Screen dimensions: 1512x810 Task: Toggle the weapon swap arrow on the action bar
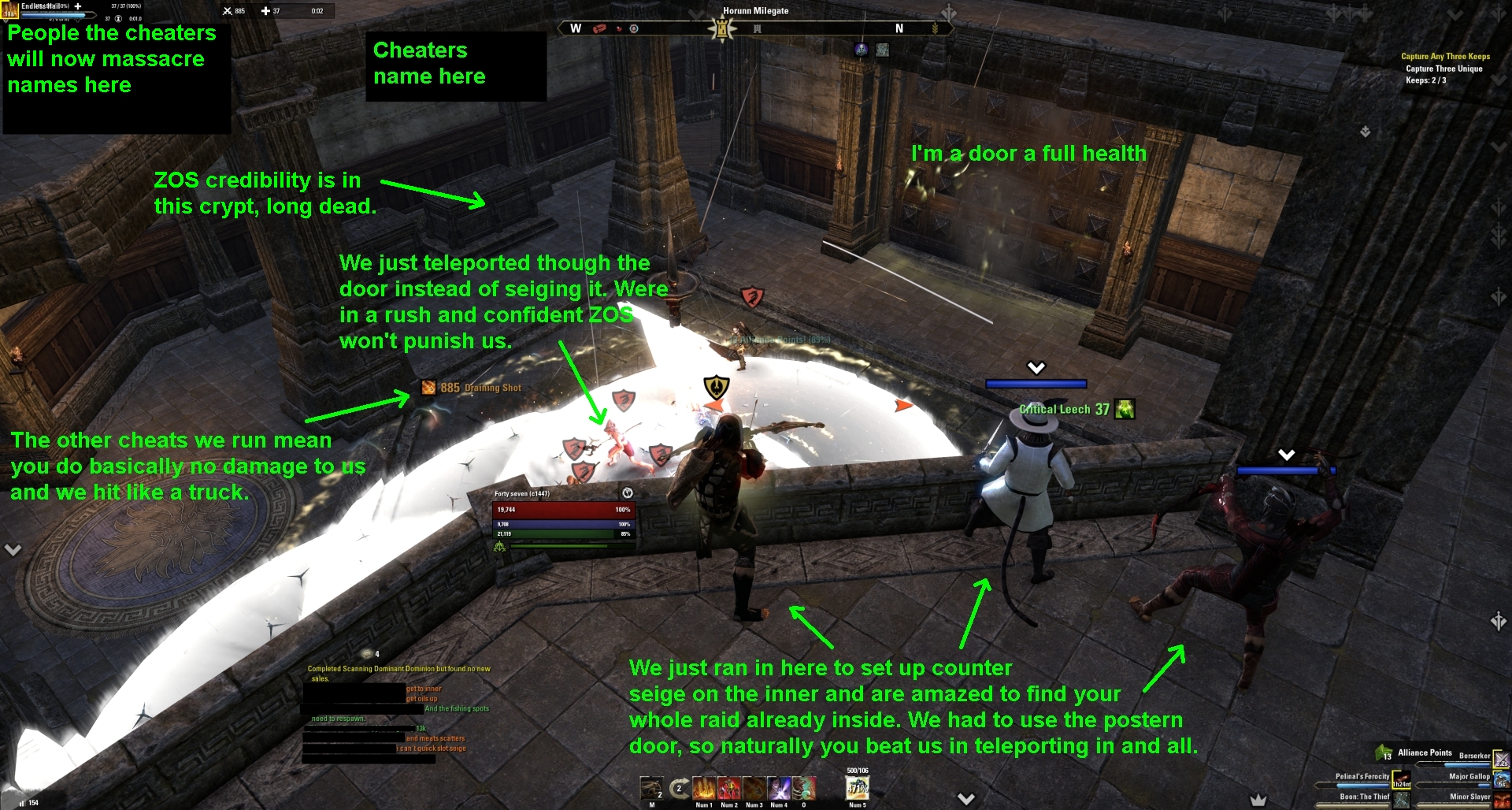click(x=680, y=788)
